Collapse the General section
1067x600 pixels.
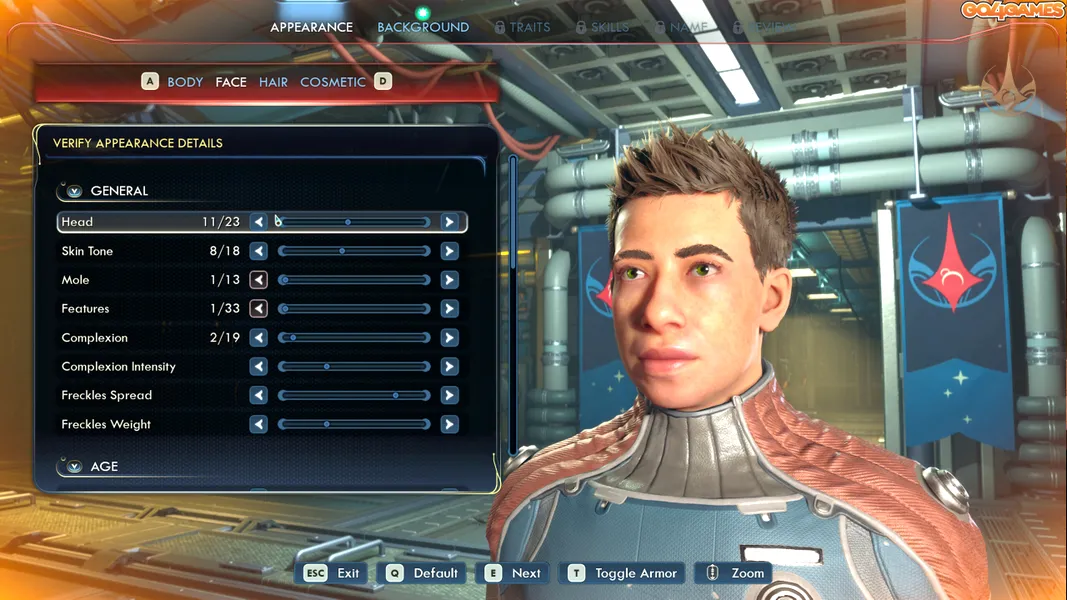[75, 191]
